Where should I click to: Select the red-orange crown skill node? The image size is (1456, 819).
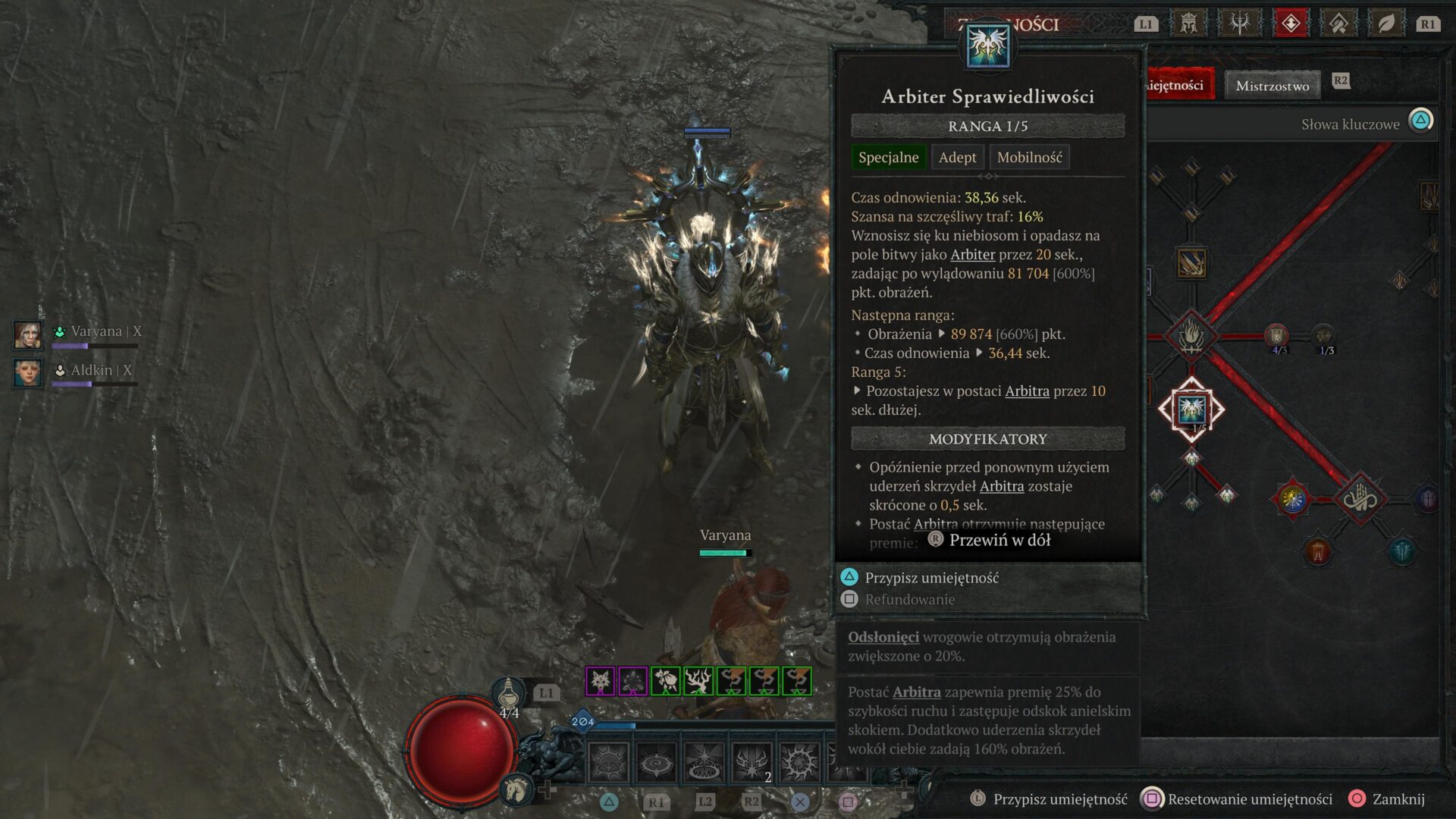click(x=1318, y=551)
